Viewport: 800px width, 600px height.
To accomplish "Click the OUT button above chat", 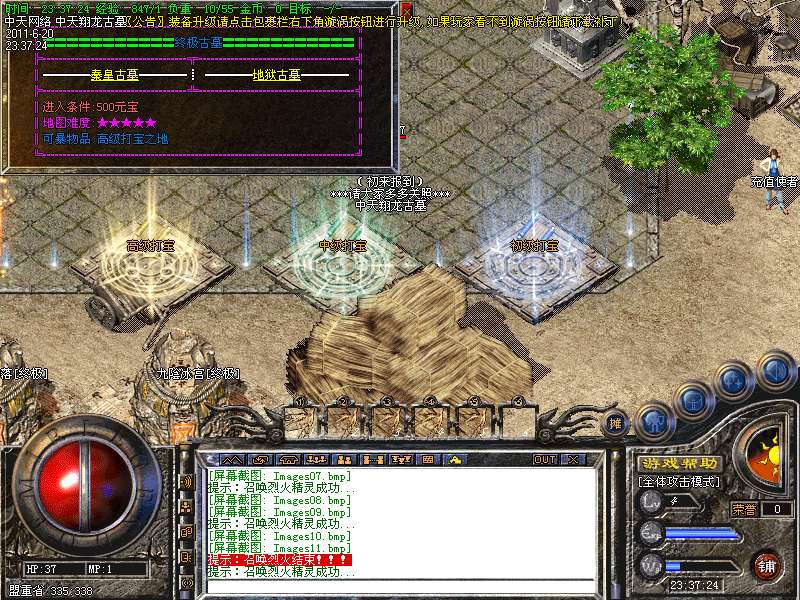I will coord(544,460).
